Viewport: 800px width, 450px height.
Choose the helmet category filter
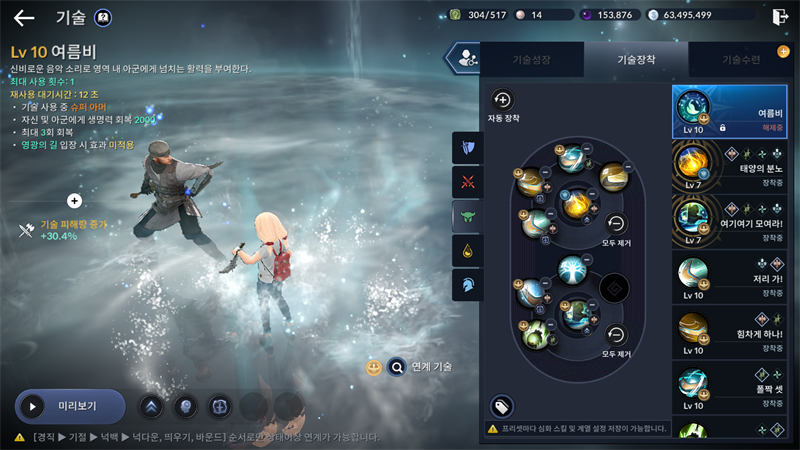point(467,284)
